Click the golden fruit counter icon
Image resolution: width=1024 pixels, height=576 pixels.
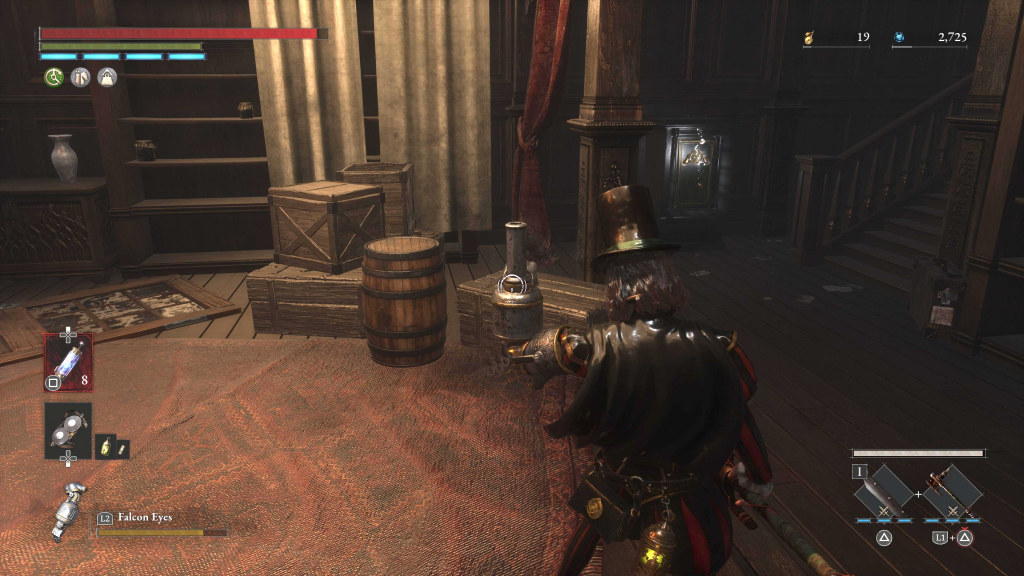coord(809,39)
